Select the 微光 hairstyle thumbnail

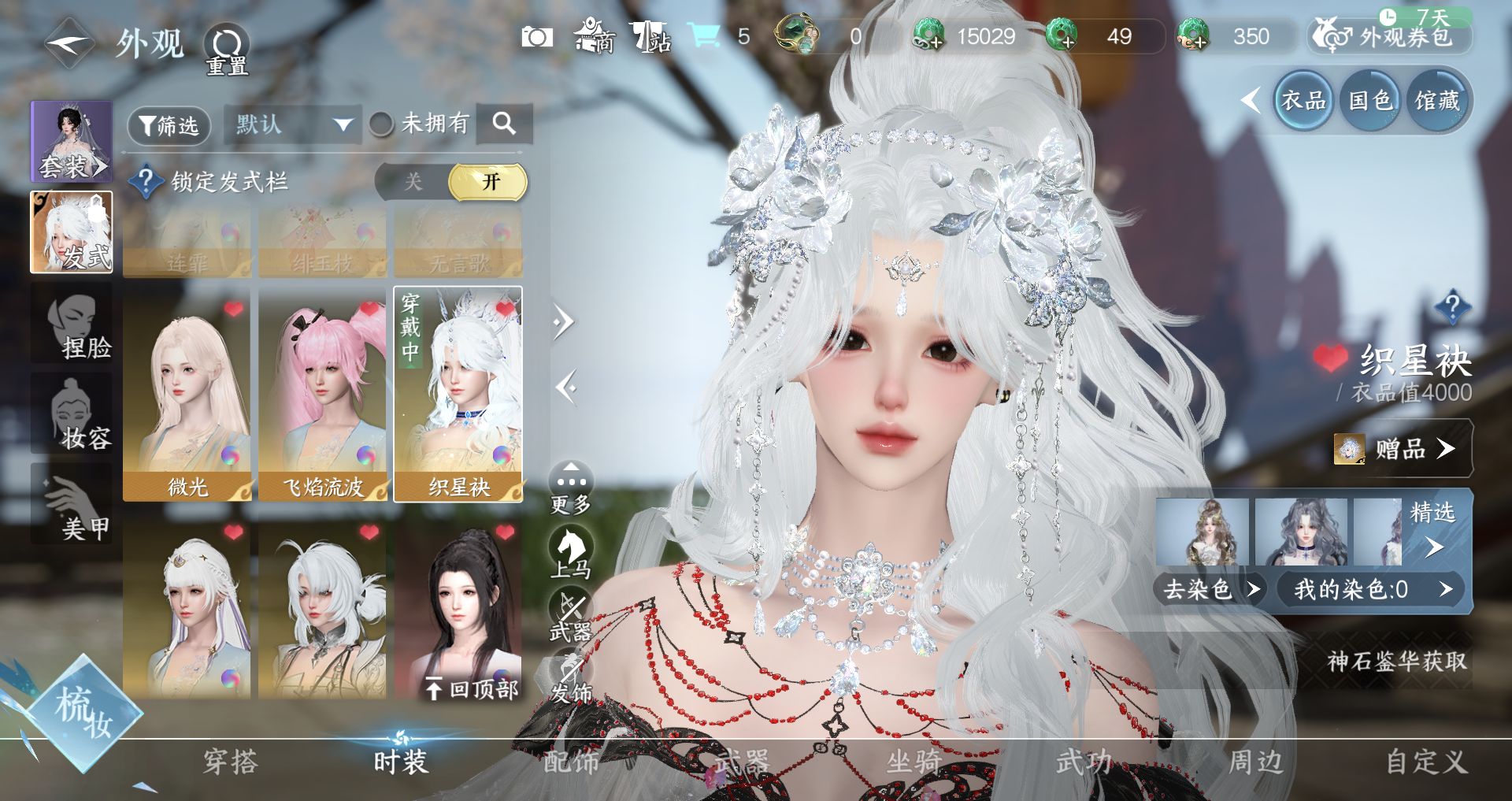(x=187, y=394)
